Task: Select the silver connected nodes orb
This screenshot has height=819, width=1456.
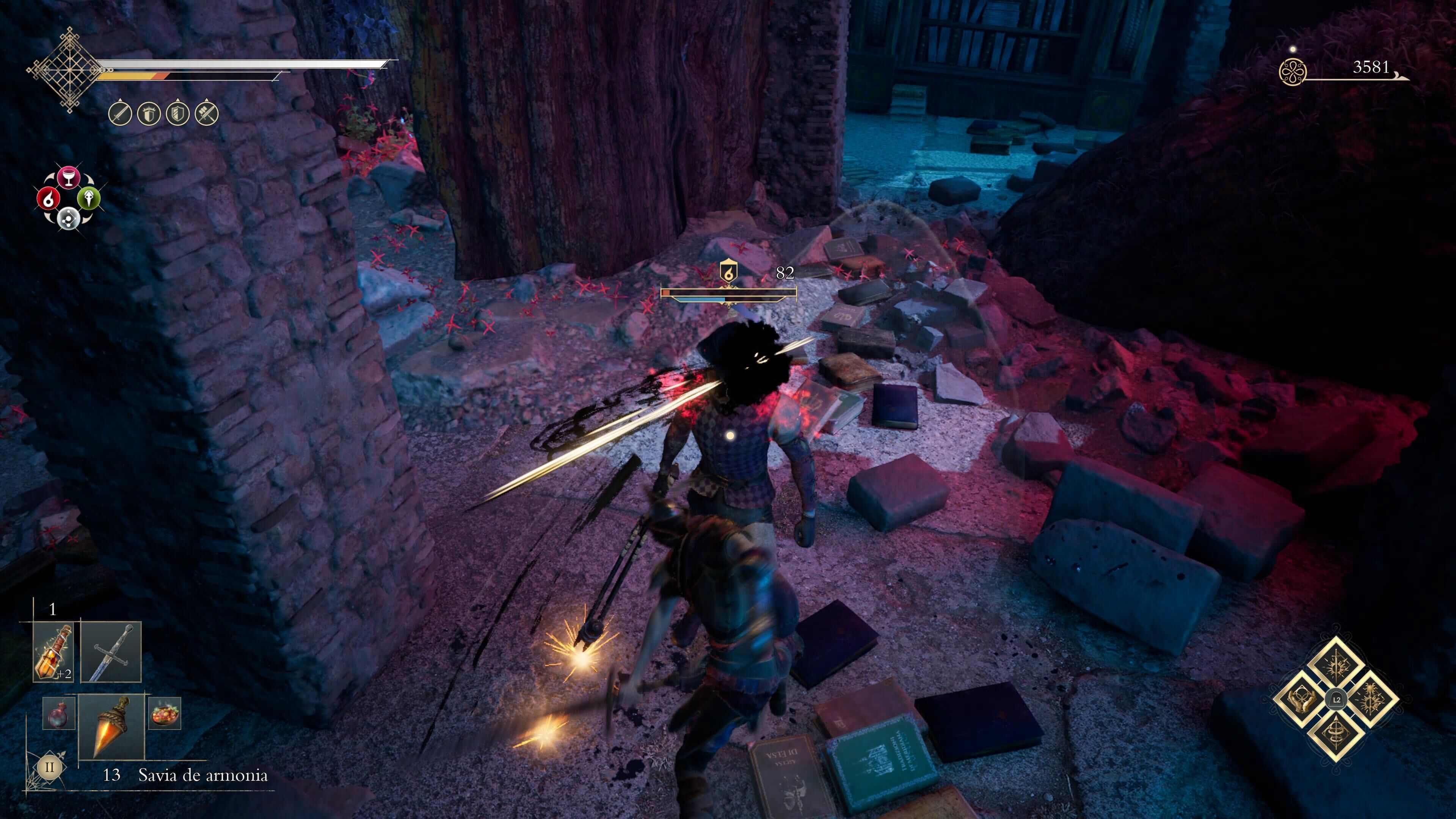Action: [x=68, y=218]
